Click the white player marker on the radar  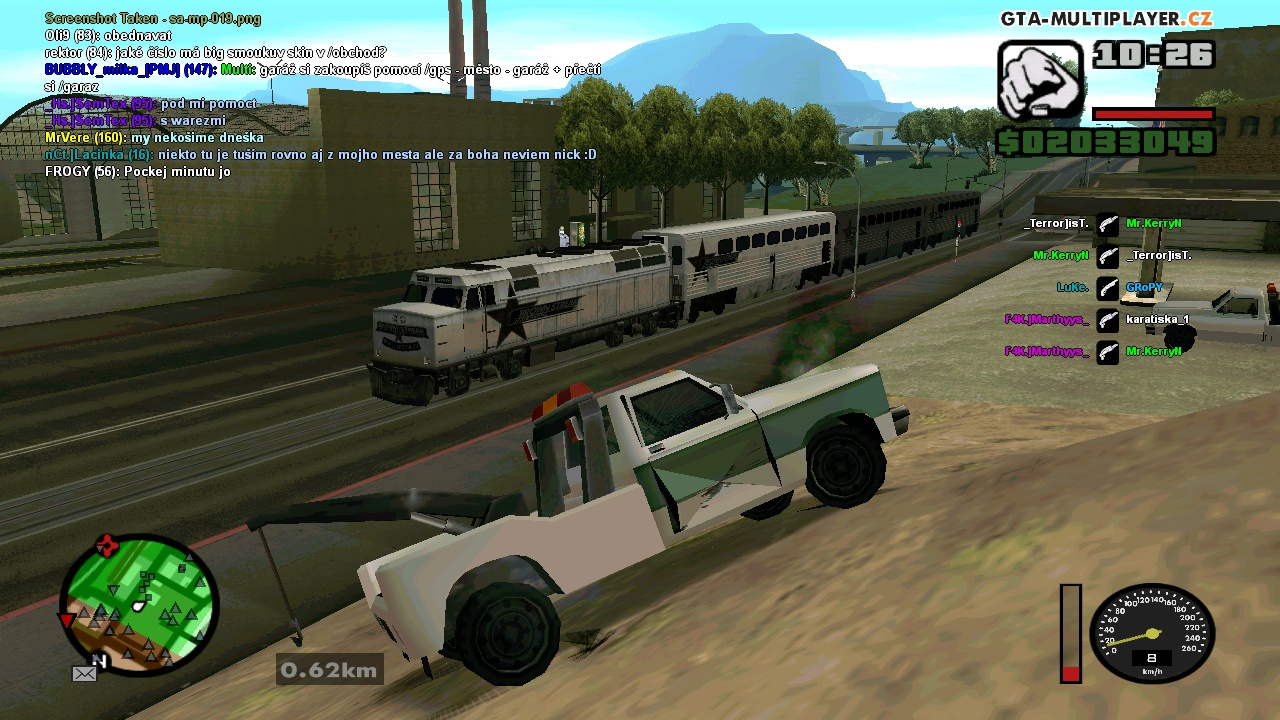click(137, 604)
